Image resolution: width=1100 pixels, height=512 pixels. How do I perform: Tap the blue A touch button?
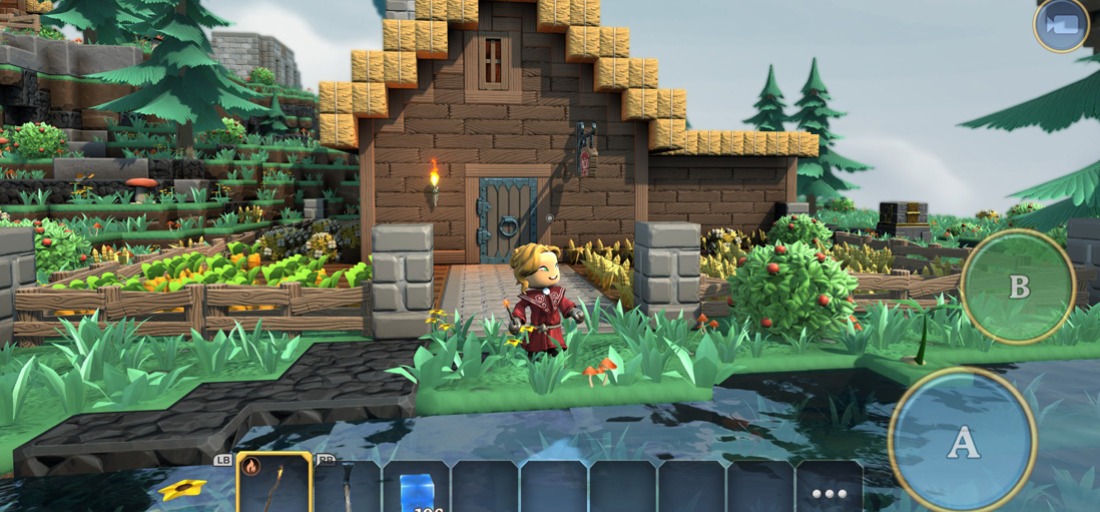tap(962, 441)
